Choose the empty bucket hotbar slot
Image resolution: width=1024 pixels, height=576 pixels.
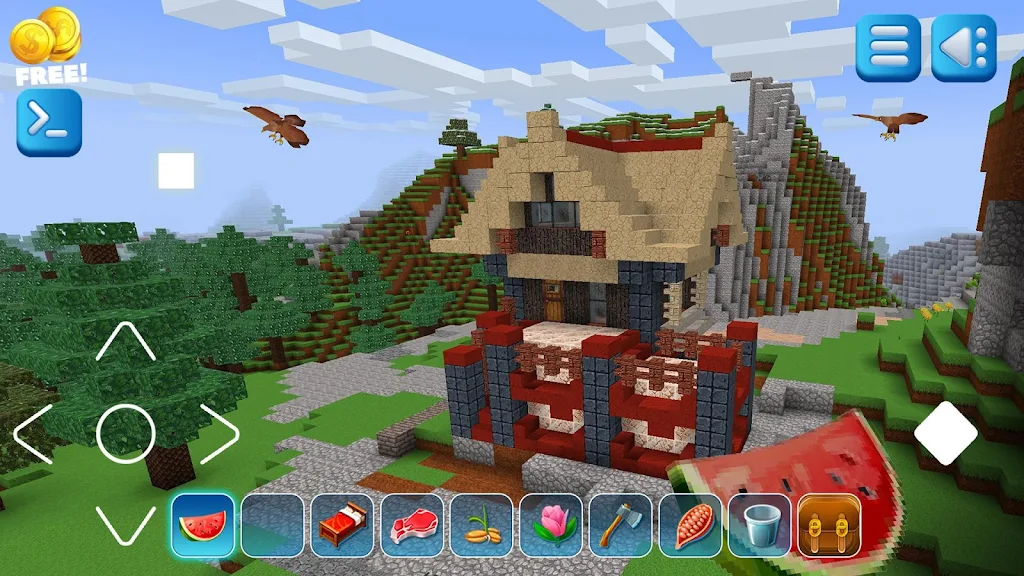point(759,524)
